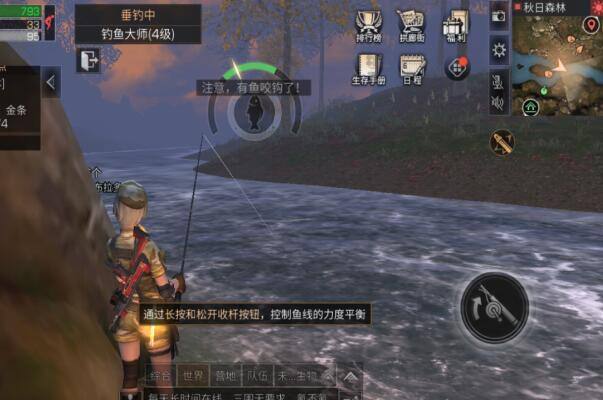Click the bullet ammo icon
Viewport: 603px width, 400px height.
pos(501,141)
